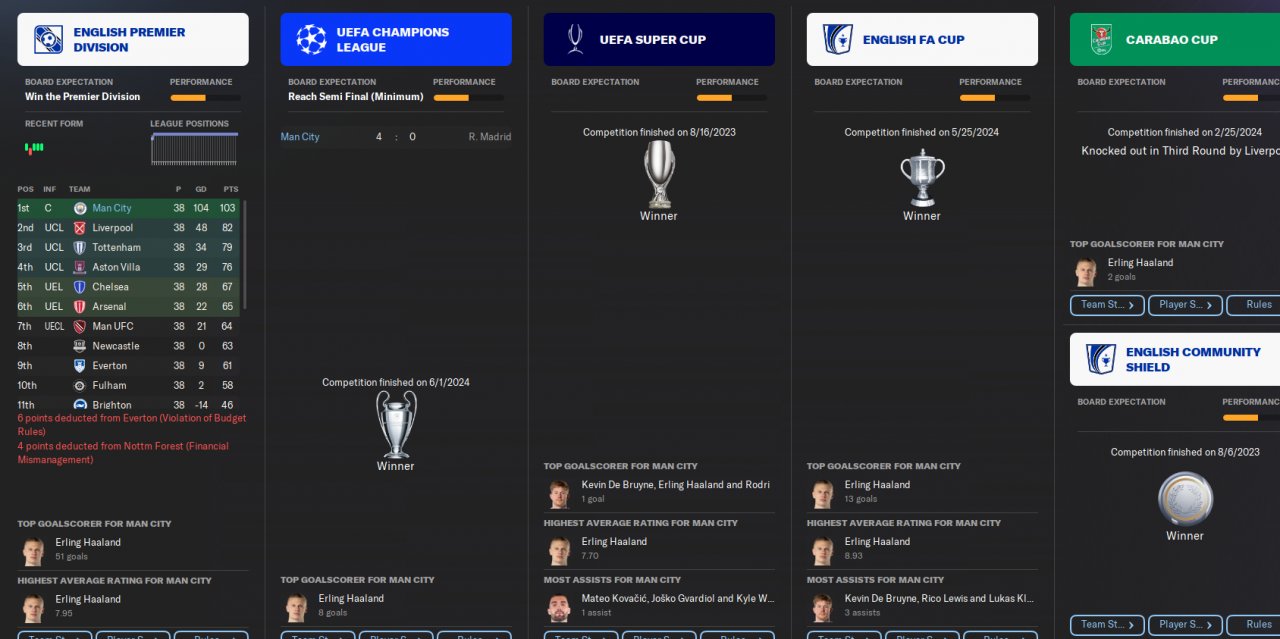Open the English Community Shield header
Screen dimensions: 1280x639
[x=1175, y=360]
